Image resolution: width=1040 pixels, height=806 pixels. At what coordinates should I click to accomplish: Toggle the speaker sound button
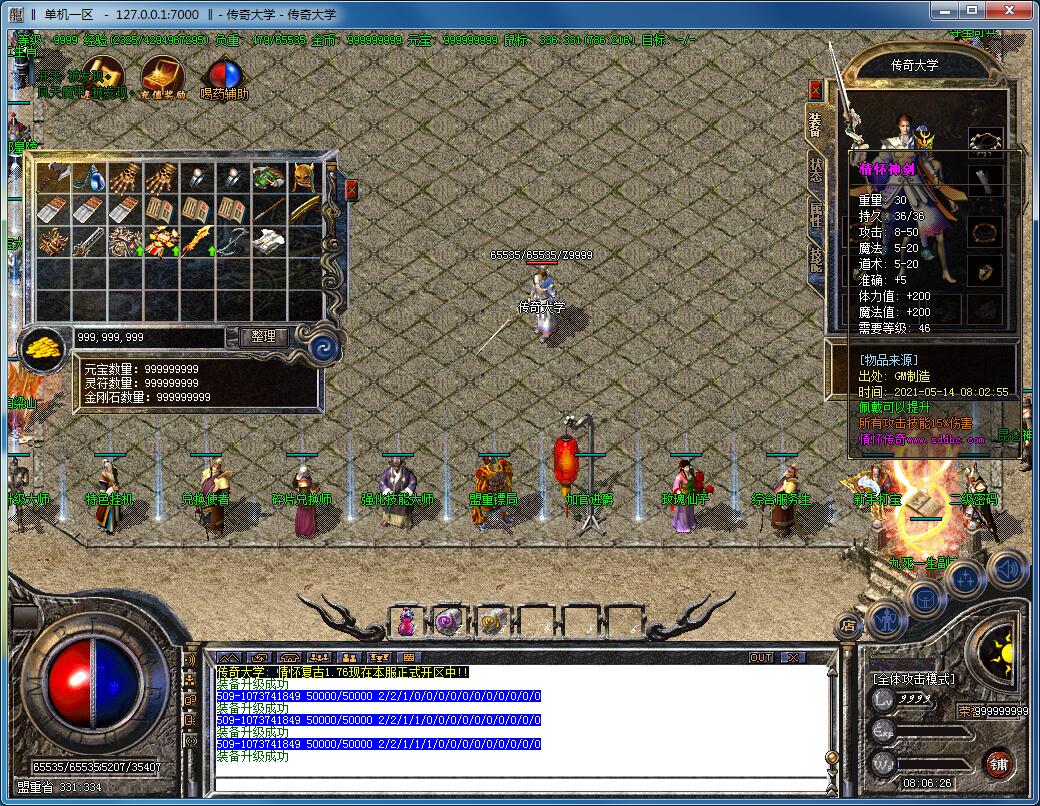click(x=1007, y=568)
